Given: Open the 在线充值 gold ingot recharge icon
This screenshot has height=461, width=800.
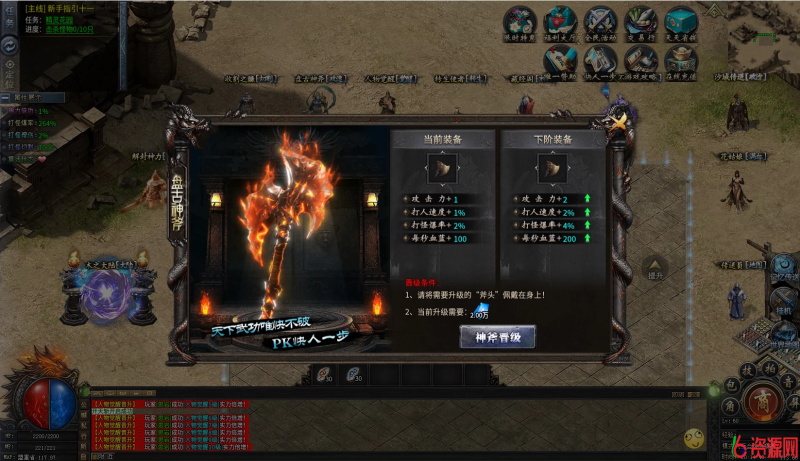Looking at the screenshot, I should tap(682, 59).
